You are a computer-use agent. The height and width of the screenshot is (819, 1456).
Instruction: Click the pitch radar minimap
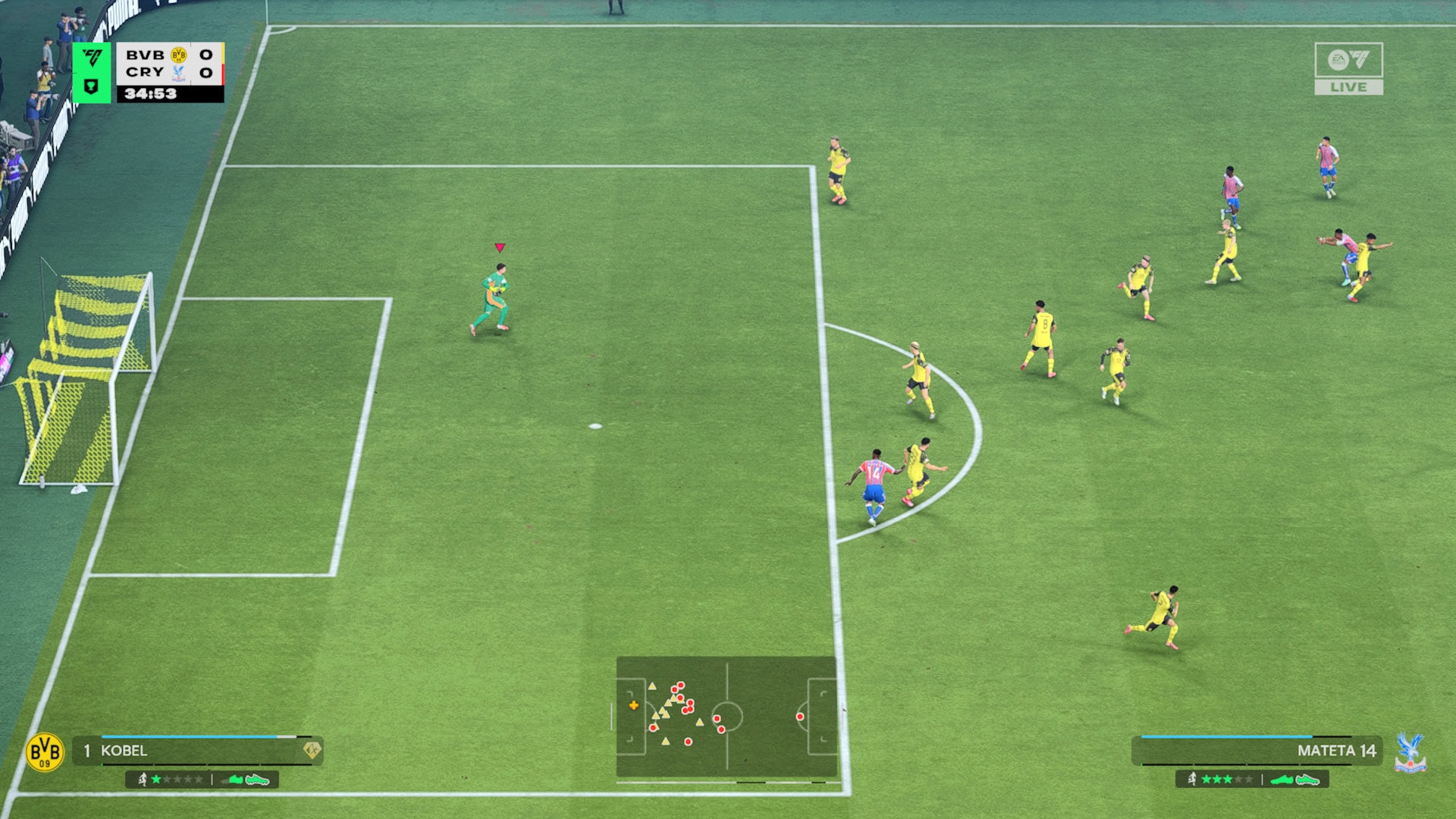point(726,717)
